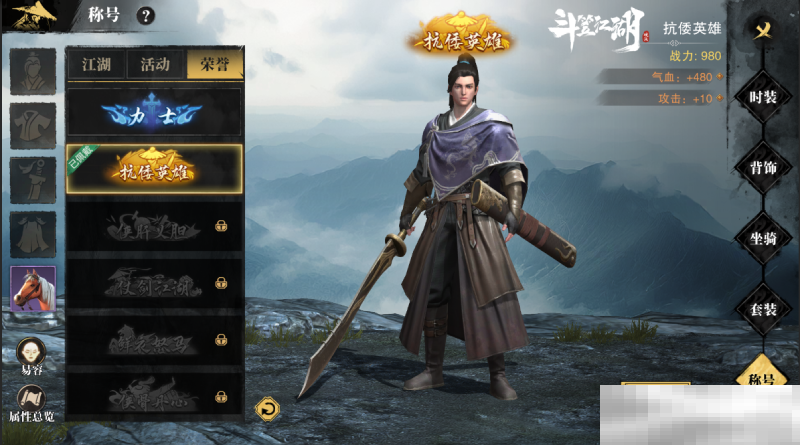Select the equipped 抗倭英雄 title
800x445 pixels.
point(154,169)
